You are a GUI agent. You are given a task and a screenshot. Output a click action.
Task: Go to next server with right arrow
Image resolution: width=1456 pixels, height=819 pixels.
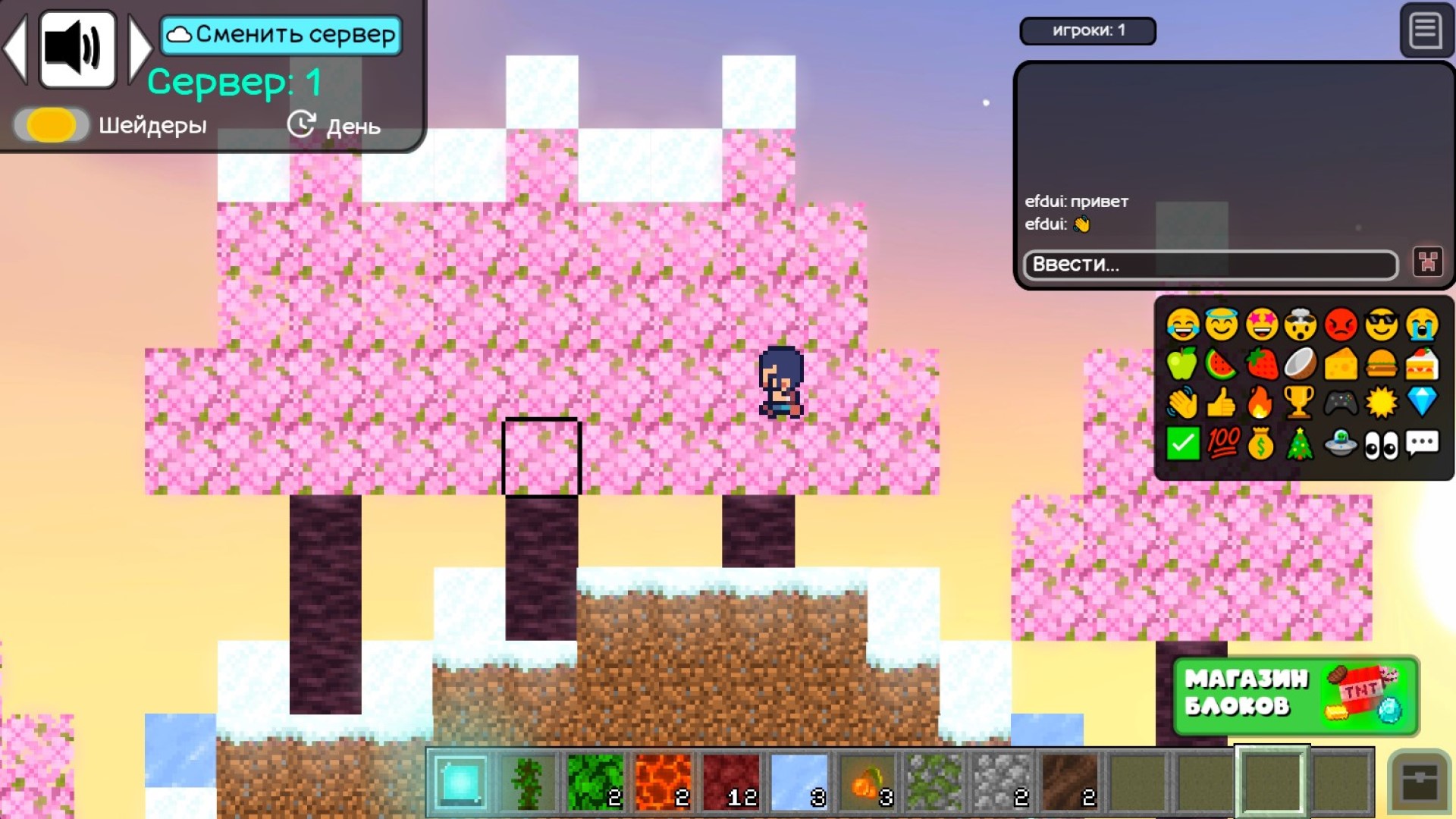[x=141, y=48]
